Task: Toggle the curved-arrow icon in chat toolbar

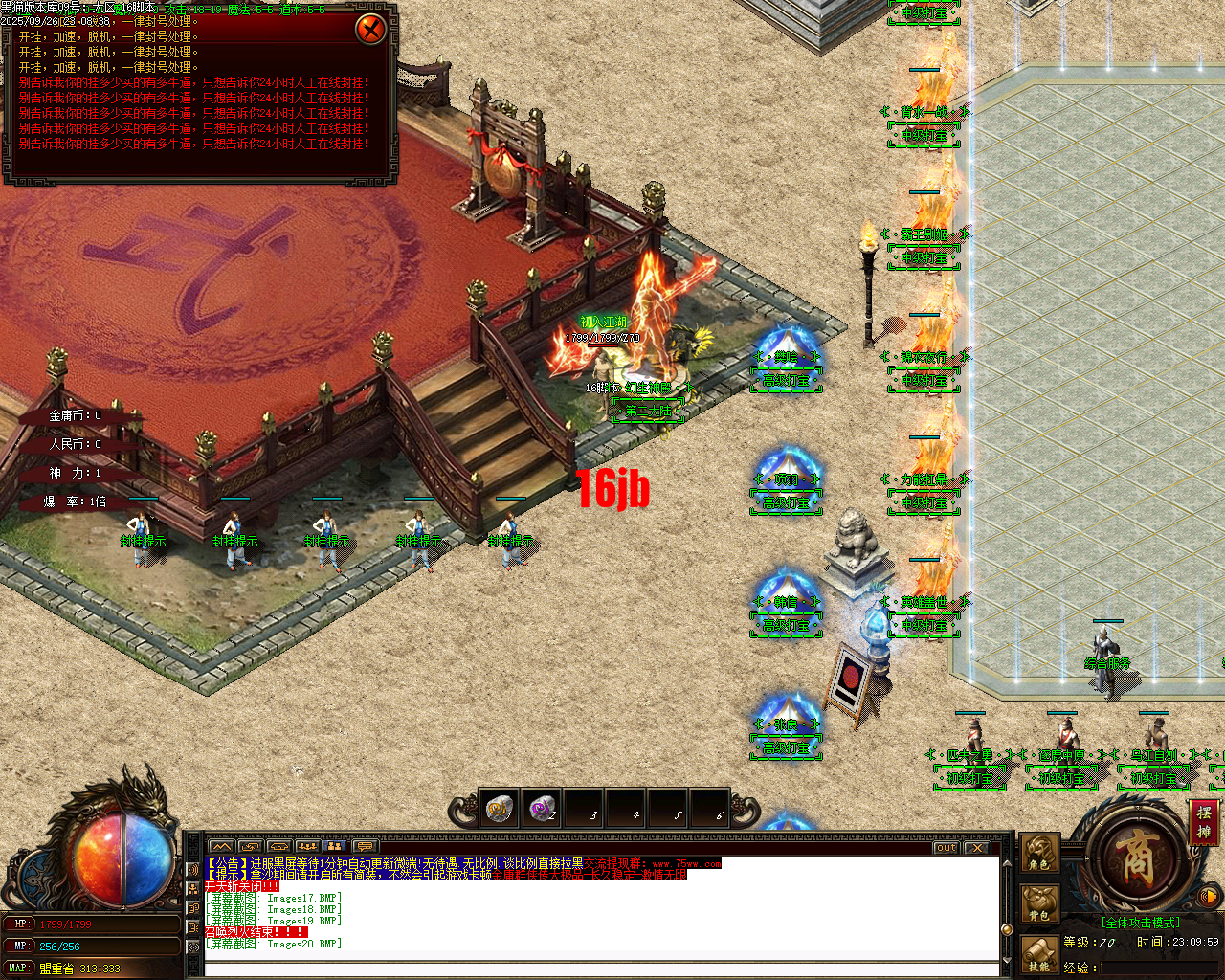Action: point(250,846)
